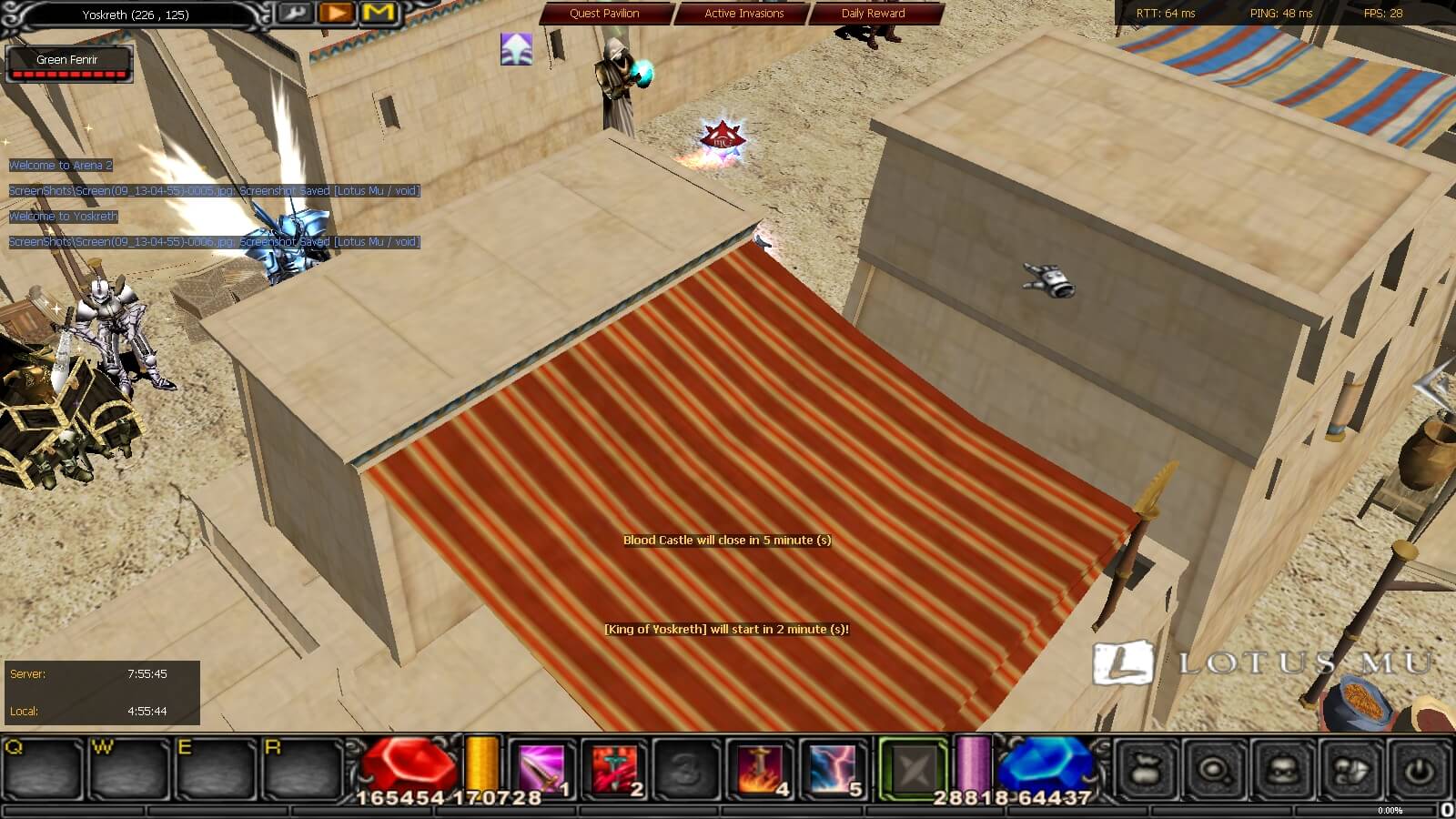Screen dimensions: 1456x819
Task: Click the Green Fenrir pet status panel
Action: click(x=68, y=64)
